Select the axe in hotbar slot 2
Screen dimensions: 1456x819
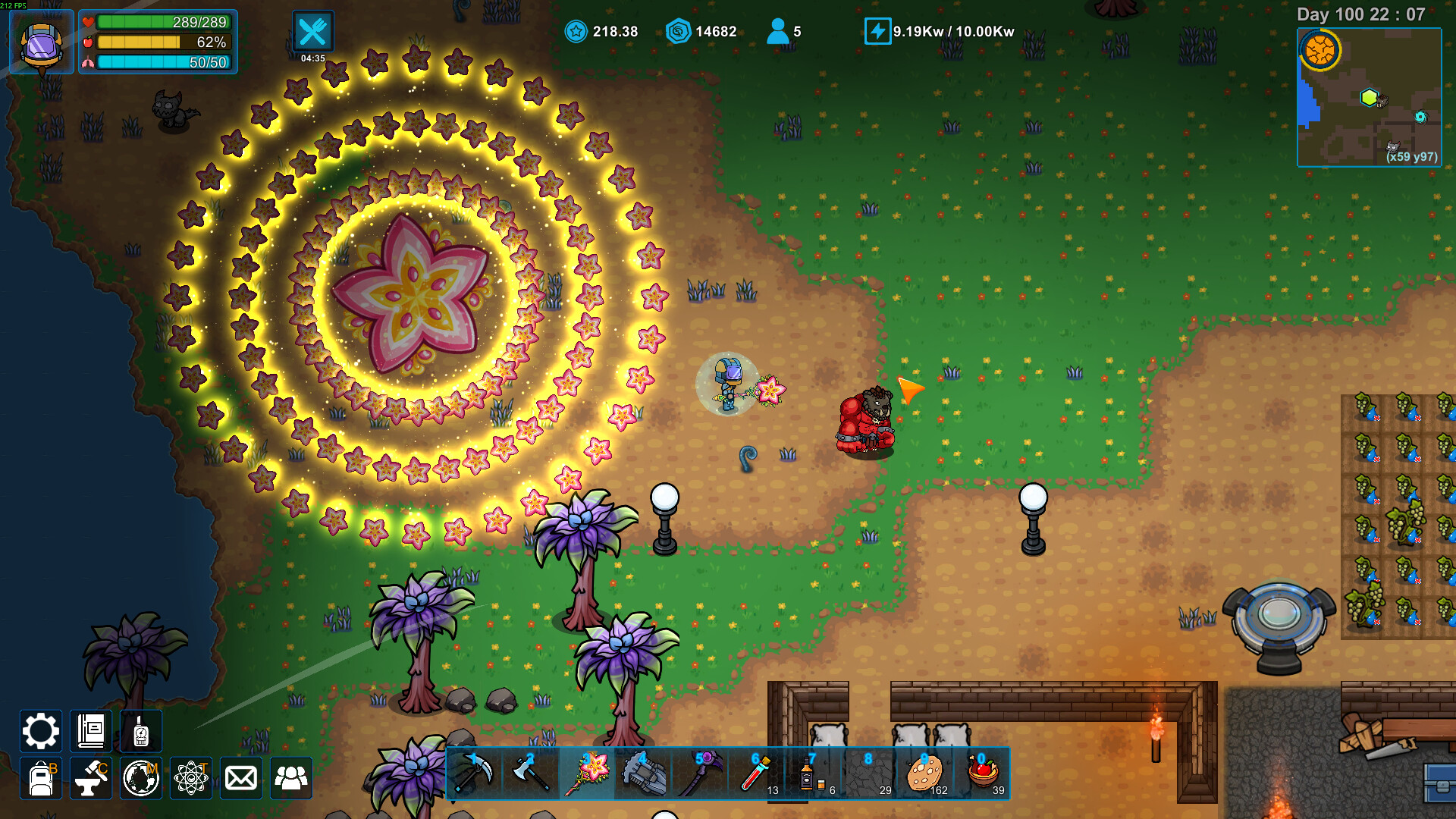click(531, 773)
